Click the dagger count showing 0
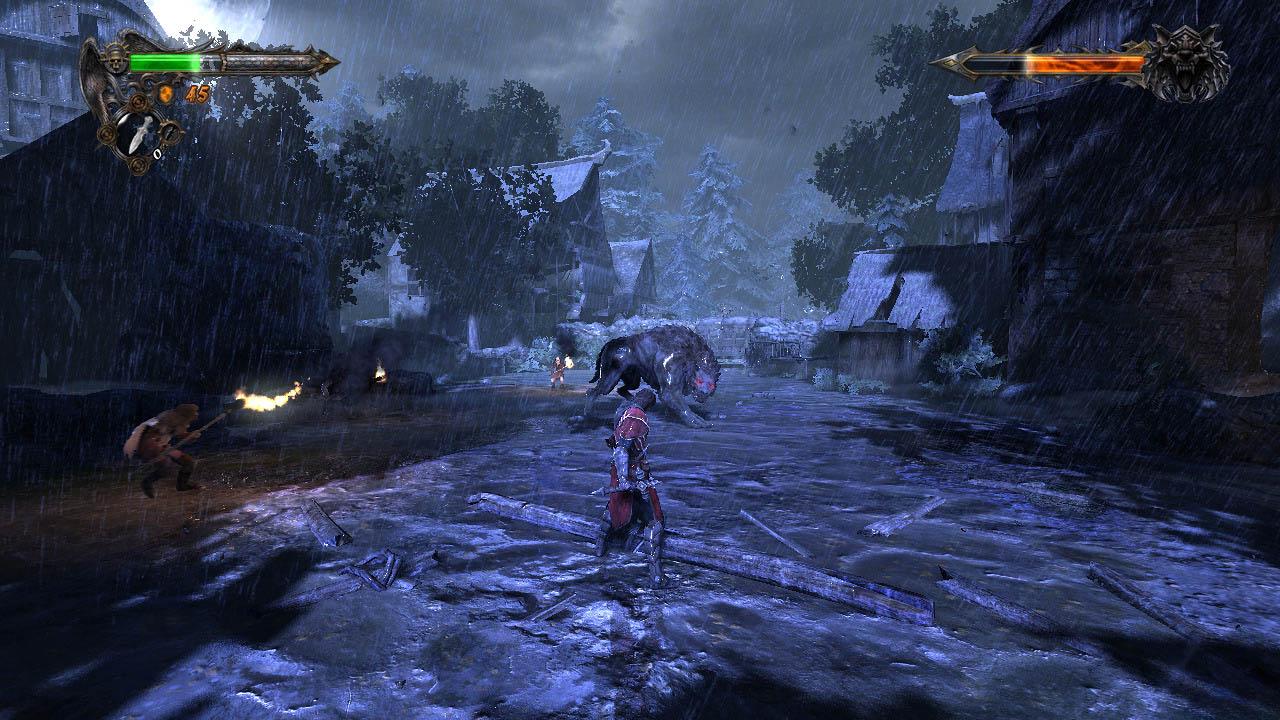 pyautogui.click(x=157, y=153)
